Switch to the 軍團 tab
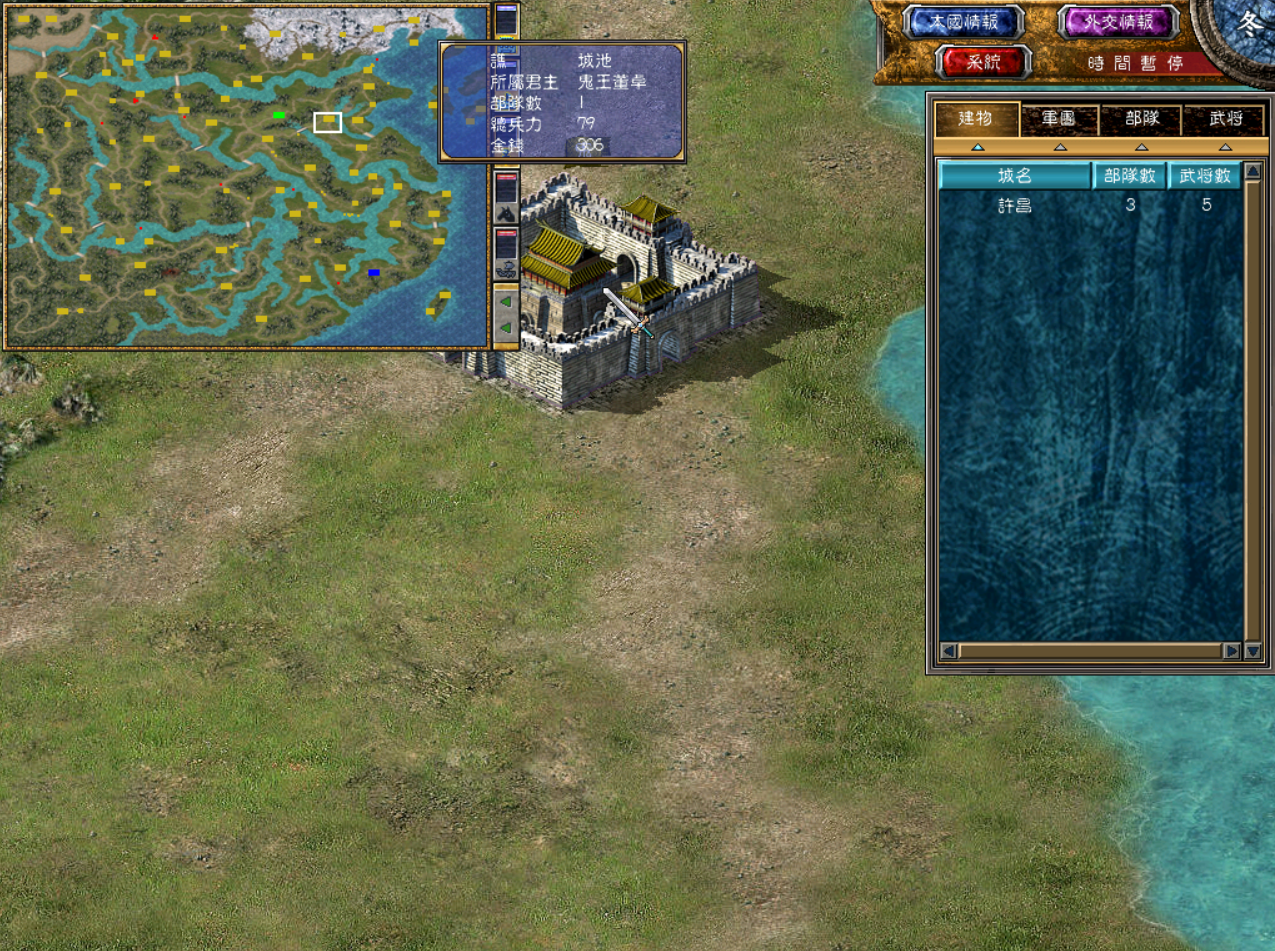The image size is (1275, 951). coord(1059,120)
